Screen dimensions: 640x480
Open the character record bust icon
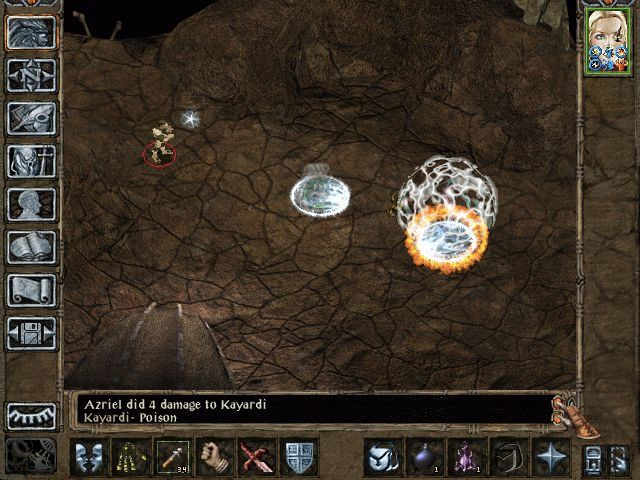coord(31,204)
